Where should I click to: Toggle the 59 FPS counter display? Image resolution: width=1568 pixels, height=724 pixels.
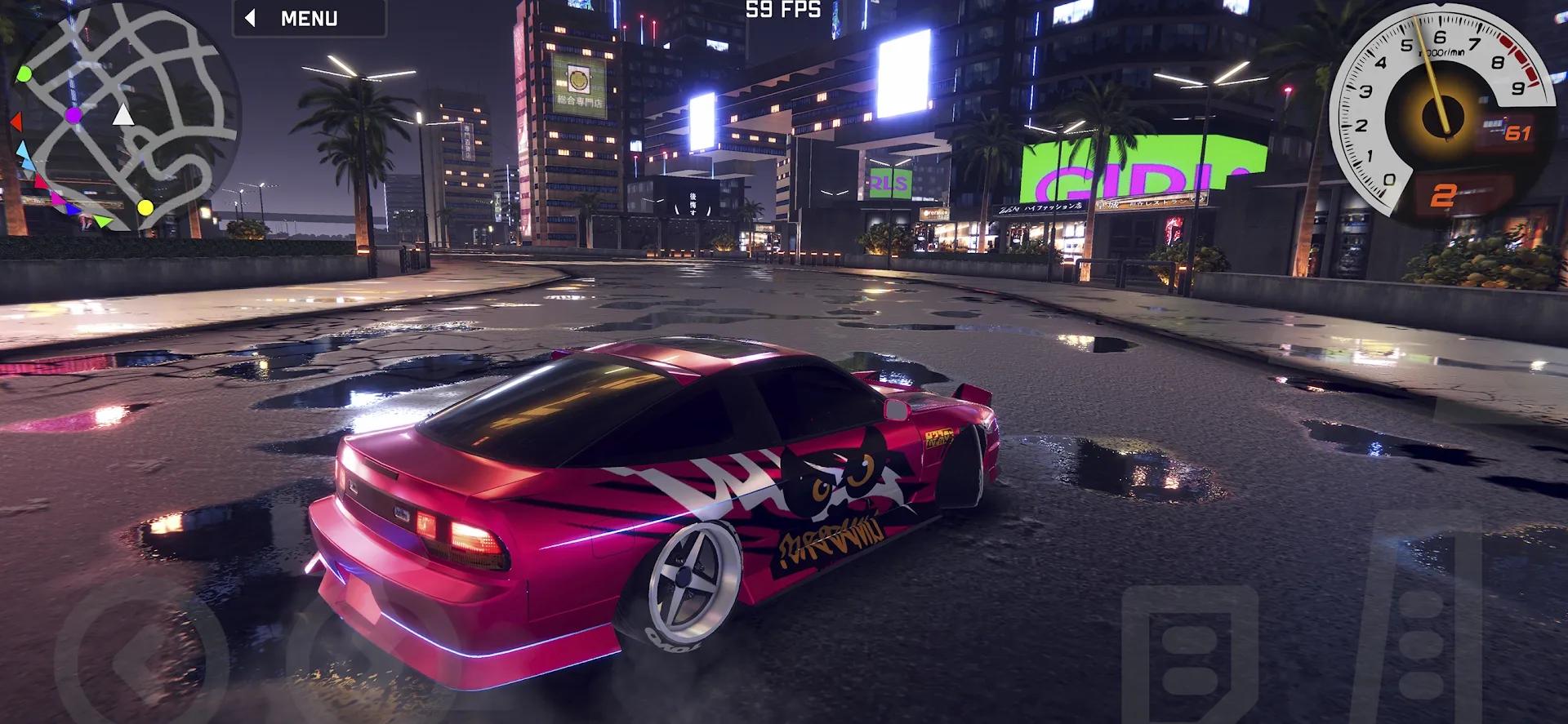tap(780, 11)
